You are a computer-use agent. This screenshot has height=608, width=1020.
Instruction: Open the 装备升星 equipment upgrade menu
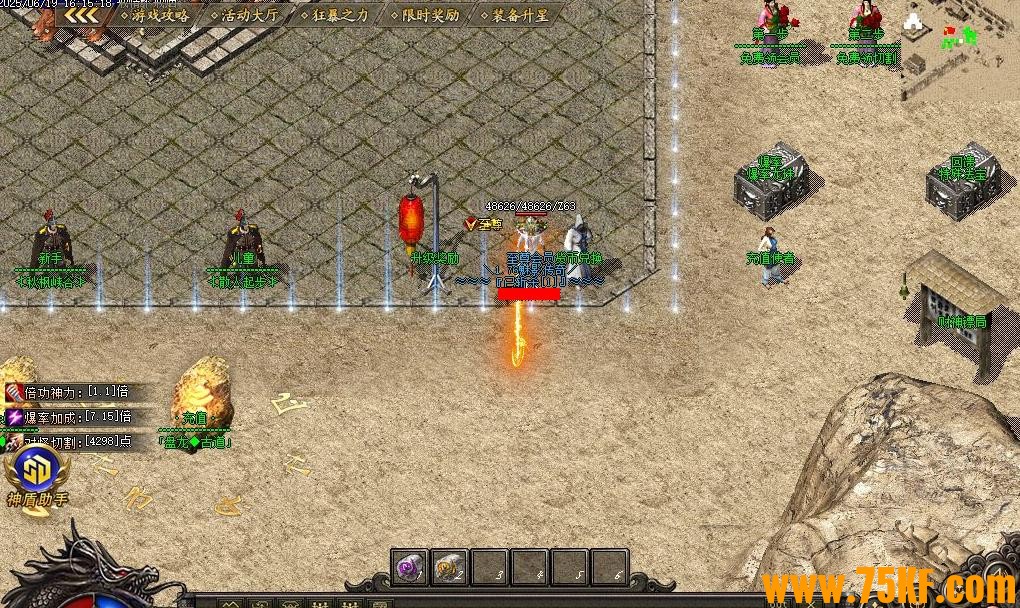512,15
